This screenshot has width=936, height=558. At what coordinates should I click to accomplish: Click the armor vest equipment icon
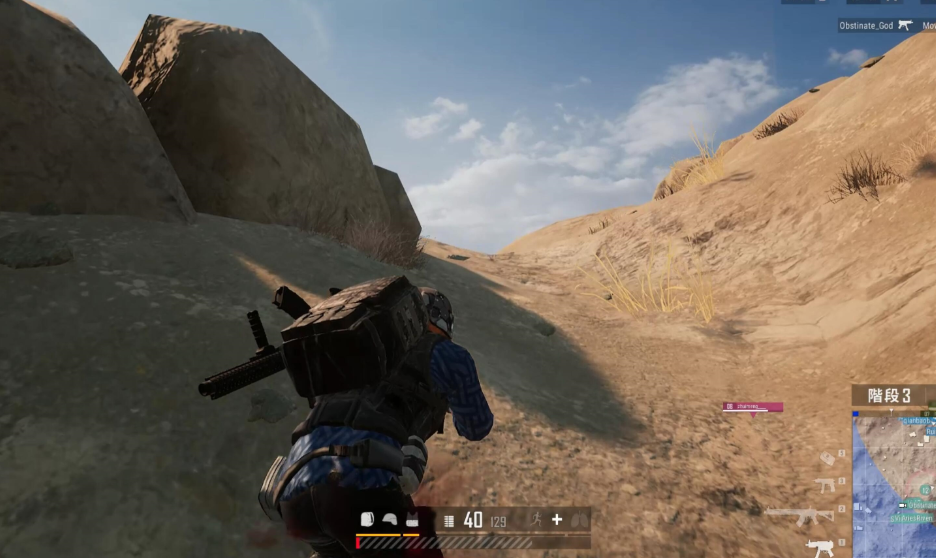point(411,520)
